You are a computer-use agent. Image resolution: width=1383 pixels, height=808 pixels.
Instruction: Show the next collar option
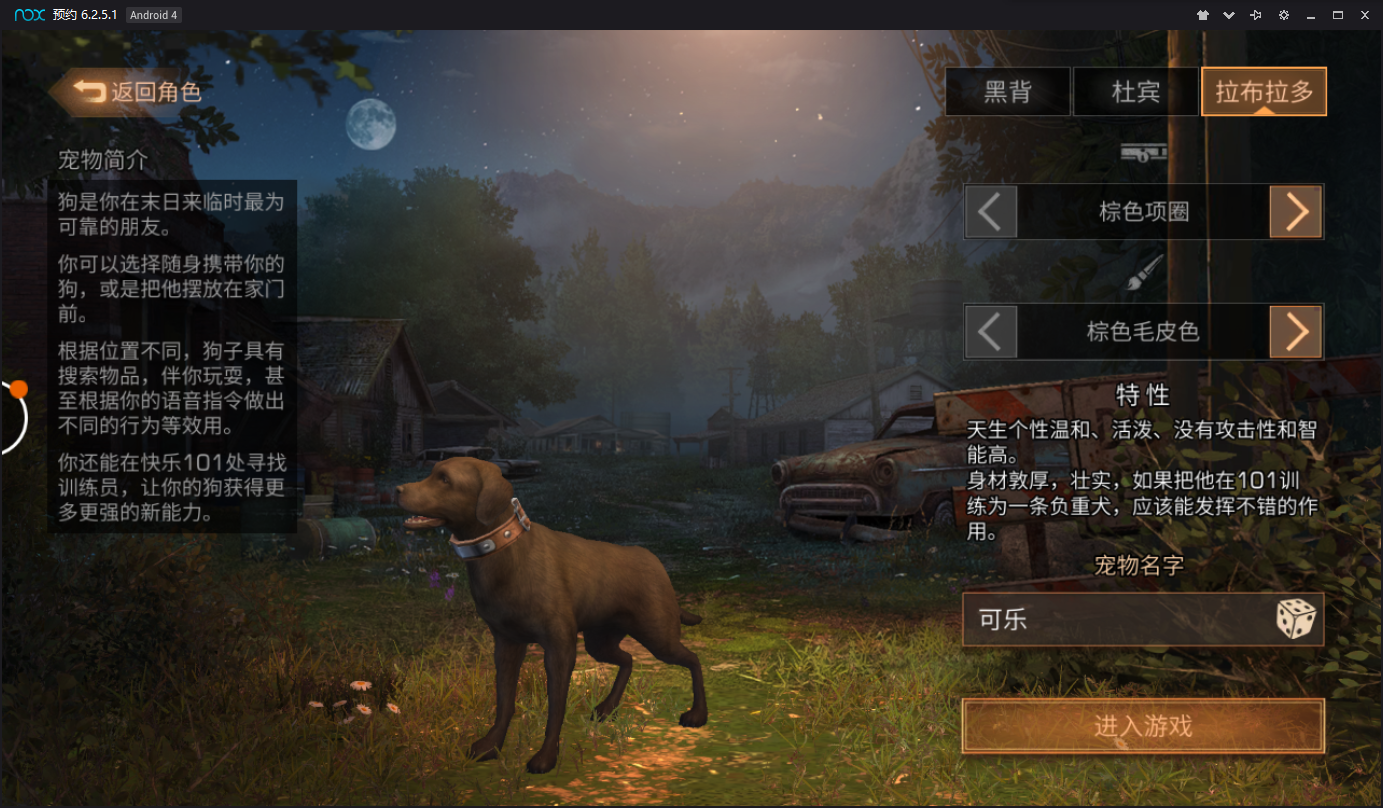click(x=1296, y=212)
